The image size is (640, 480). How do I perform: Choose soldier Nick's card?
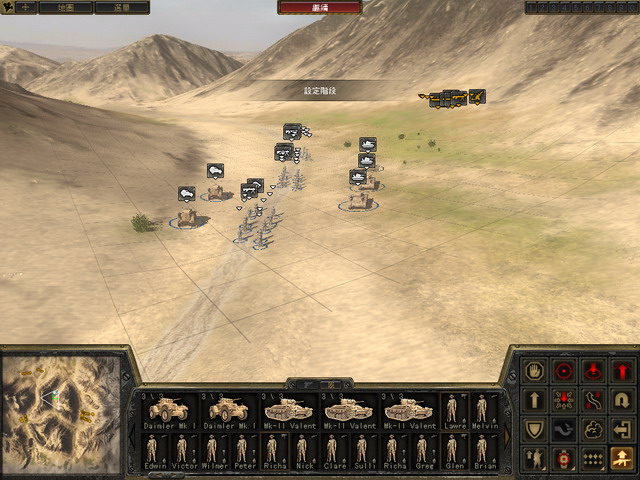(x=303, y=451)
